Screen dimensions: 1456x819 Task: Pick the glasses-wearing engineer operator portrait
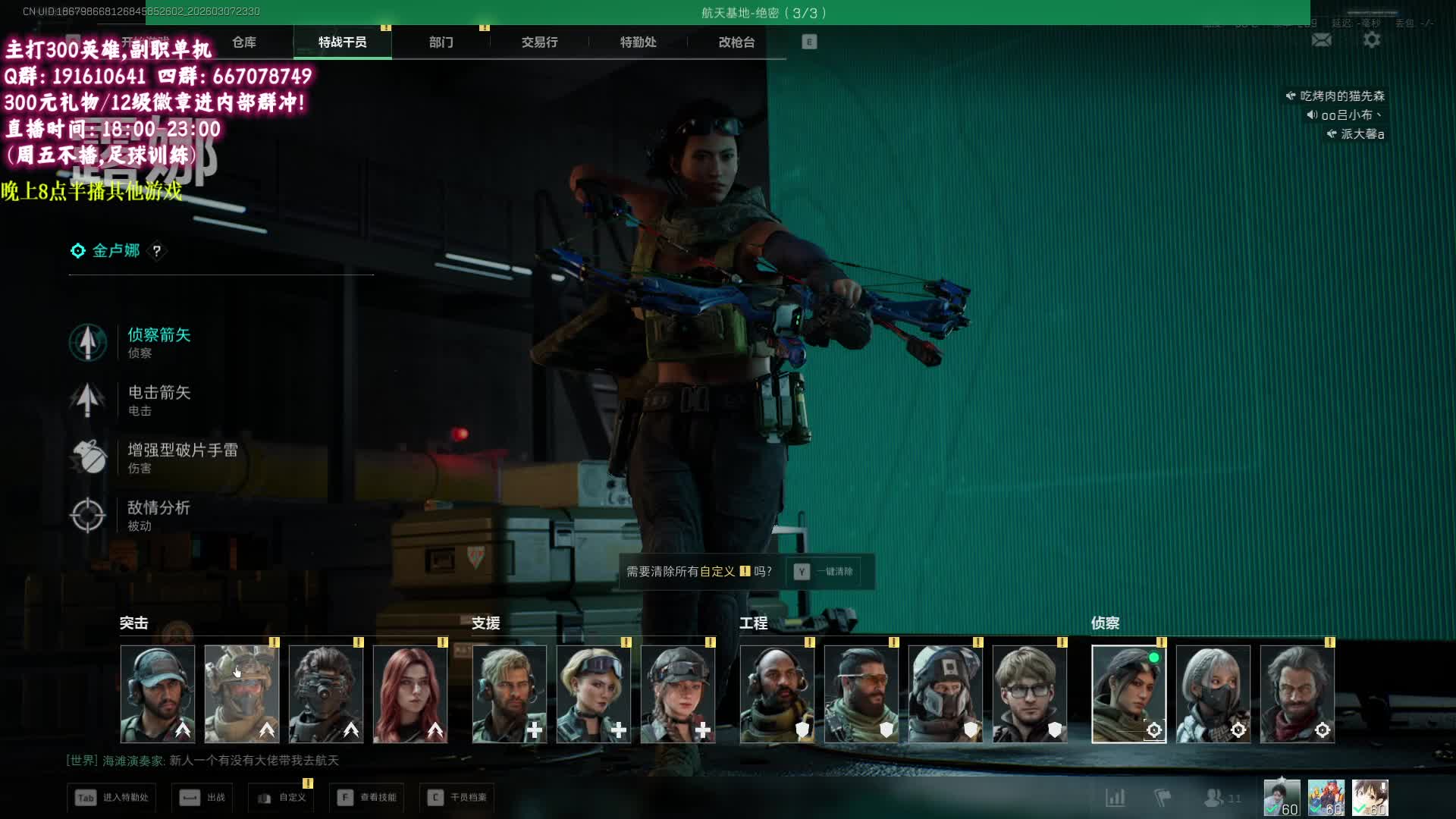(1029, 694)
